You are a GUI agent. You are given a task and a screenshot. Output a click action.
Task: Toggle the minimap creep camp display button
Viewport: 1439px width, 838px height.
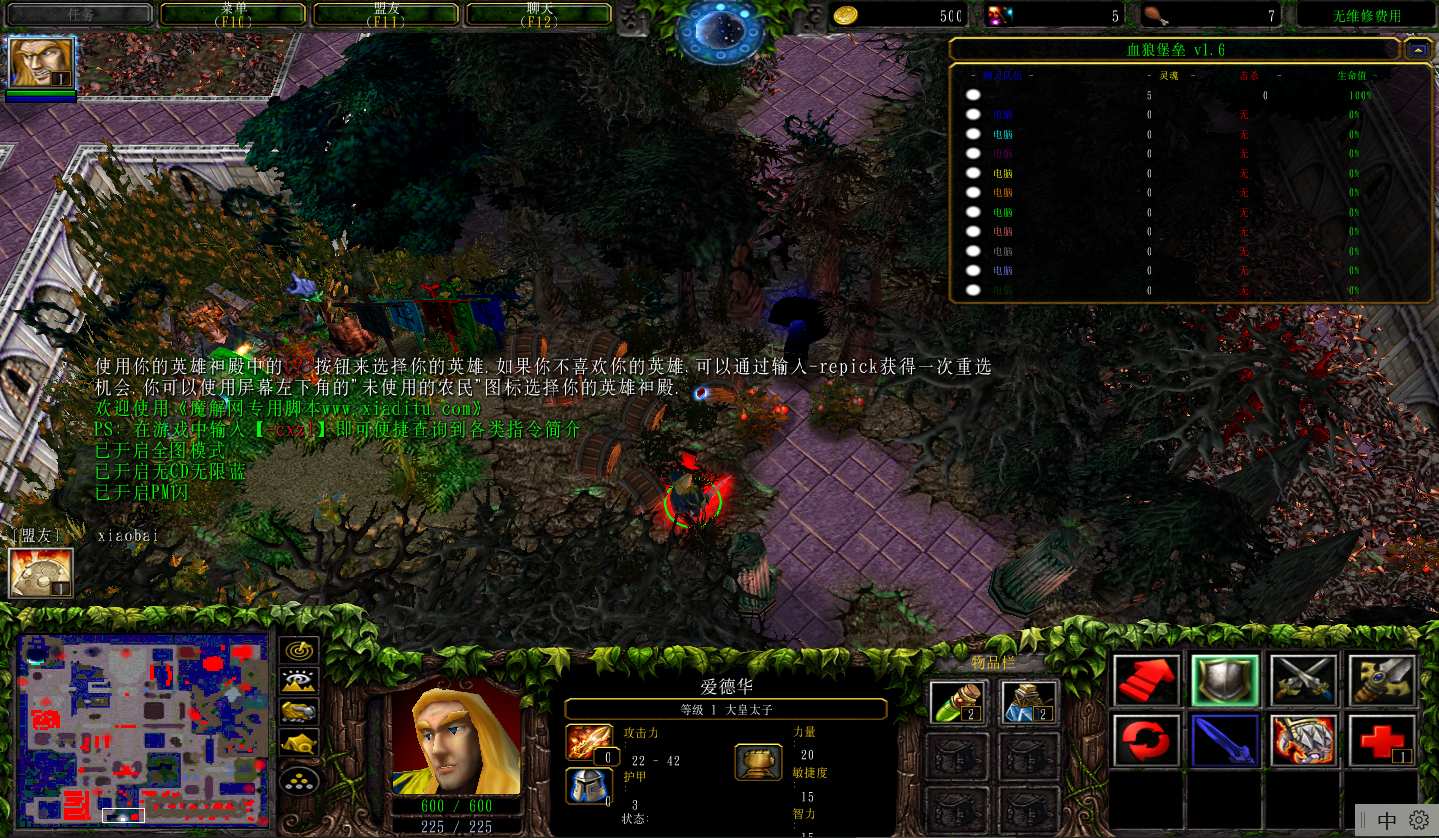[x=299, y=743]
